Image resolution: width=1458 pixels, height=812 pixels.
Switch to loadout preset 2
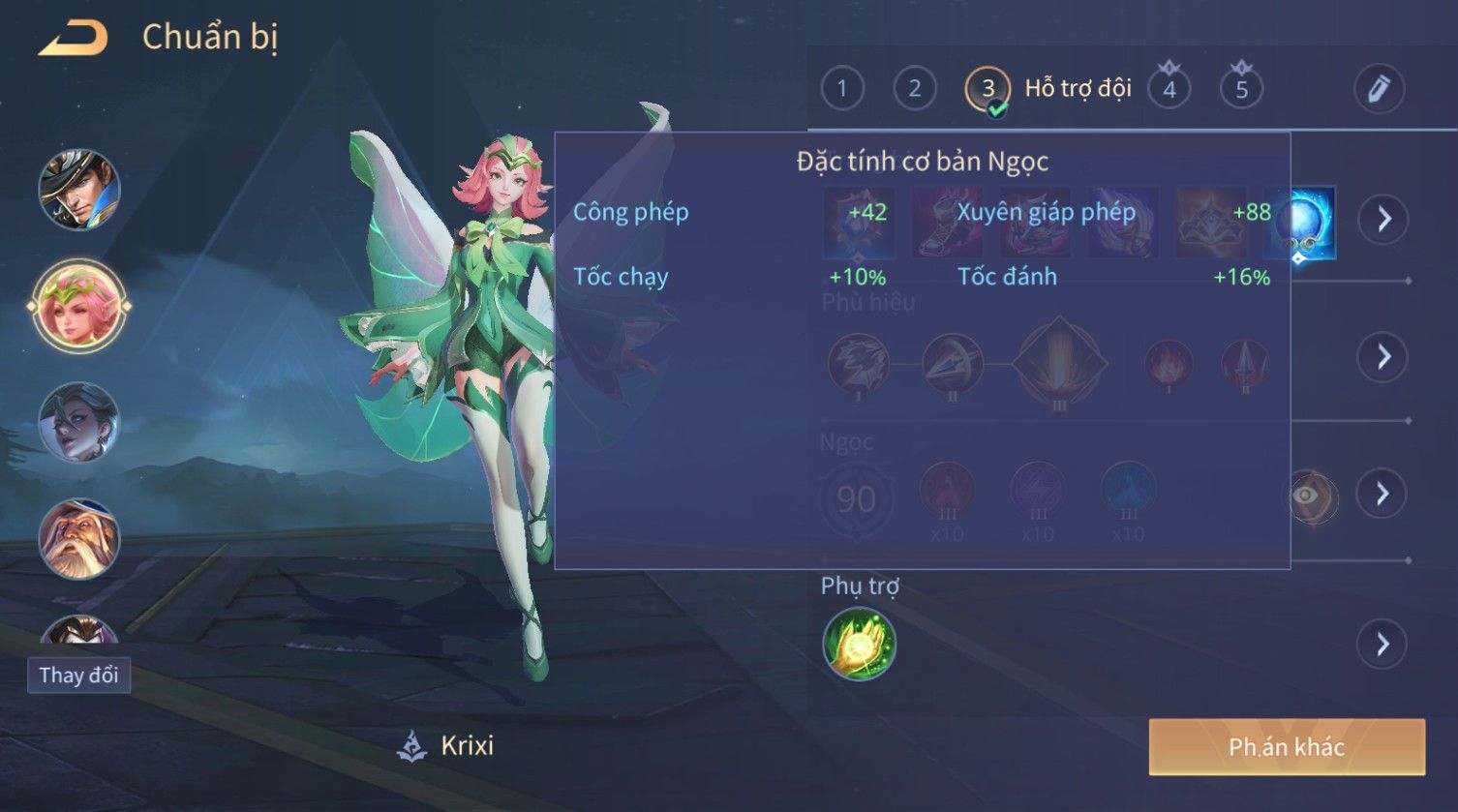[x=914, y=89]
